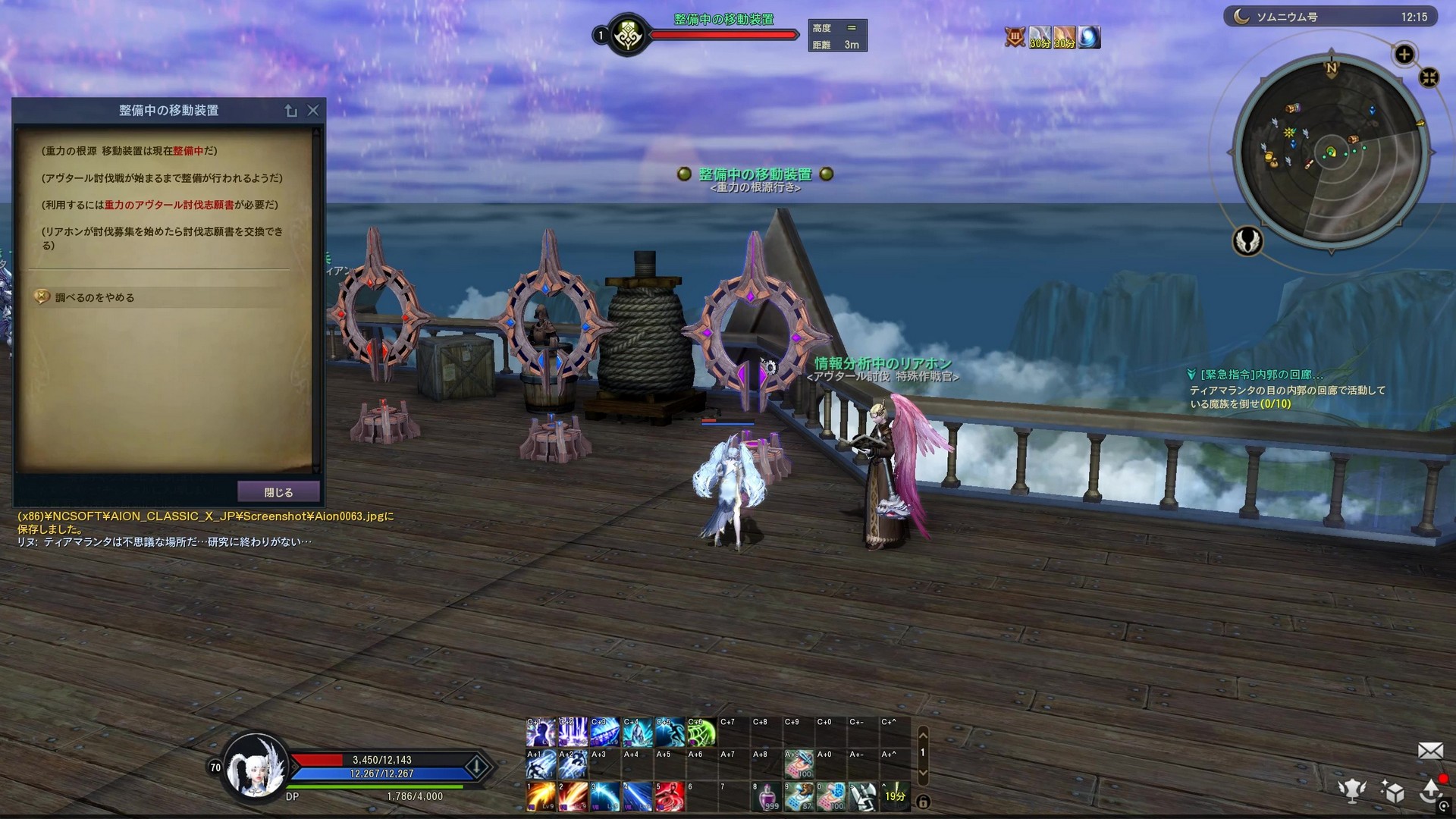
Task: Click the sparkling cube icon
Action: [1392, 791]
